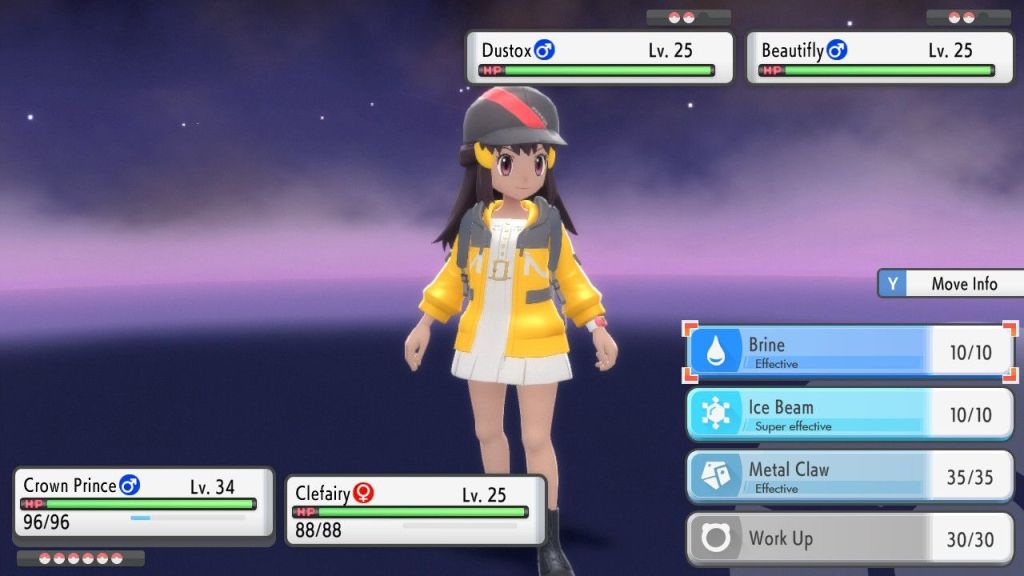Viewport: 1024px width, 576px height.
Task: Select the opposing Beautifly status panel
Action: (x=879, y=58)
